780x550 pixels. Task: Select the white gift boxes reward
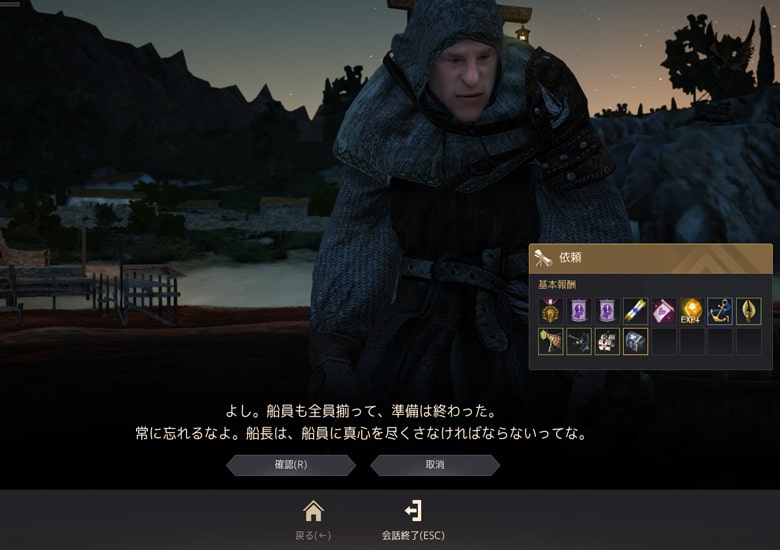607,342
